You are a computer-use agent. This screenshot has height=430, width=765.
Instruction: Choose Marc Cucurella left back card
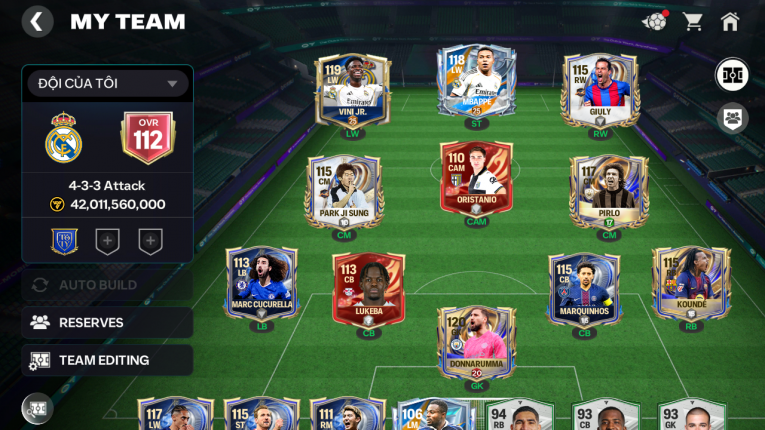pos(262,286)
